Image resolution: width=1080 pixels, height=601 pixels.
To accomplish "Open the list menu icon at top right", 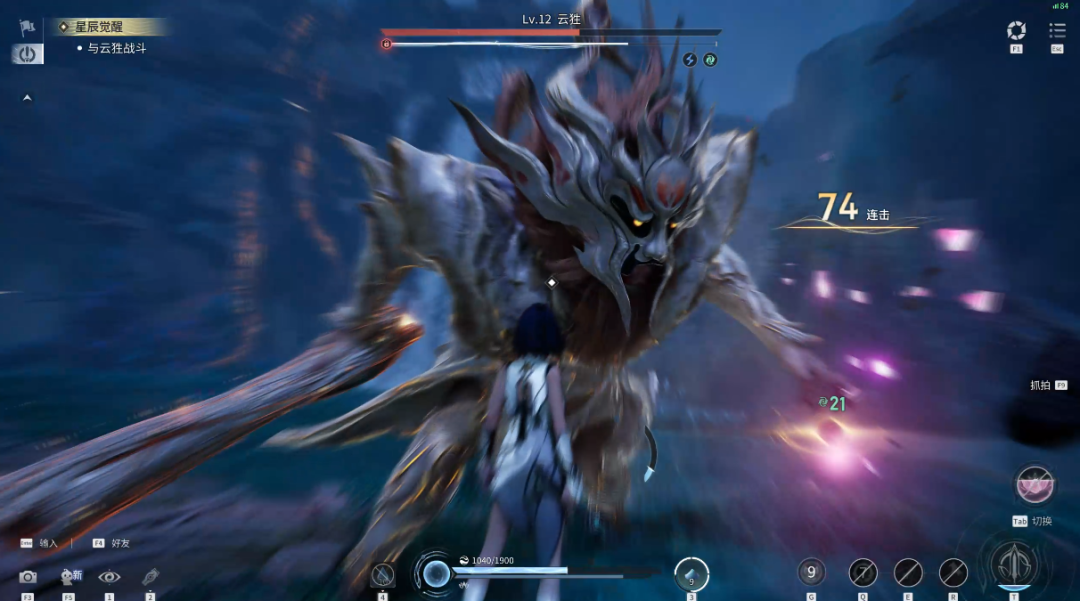I will pos(1057,31).
